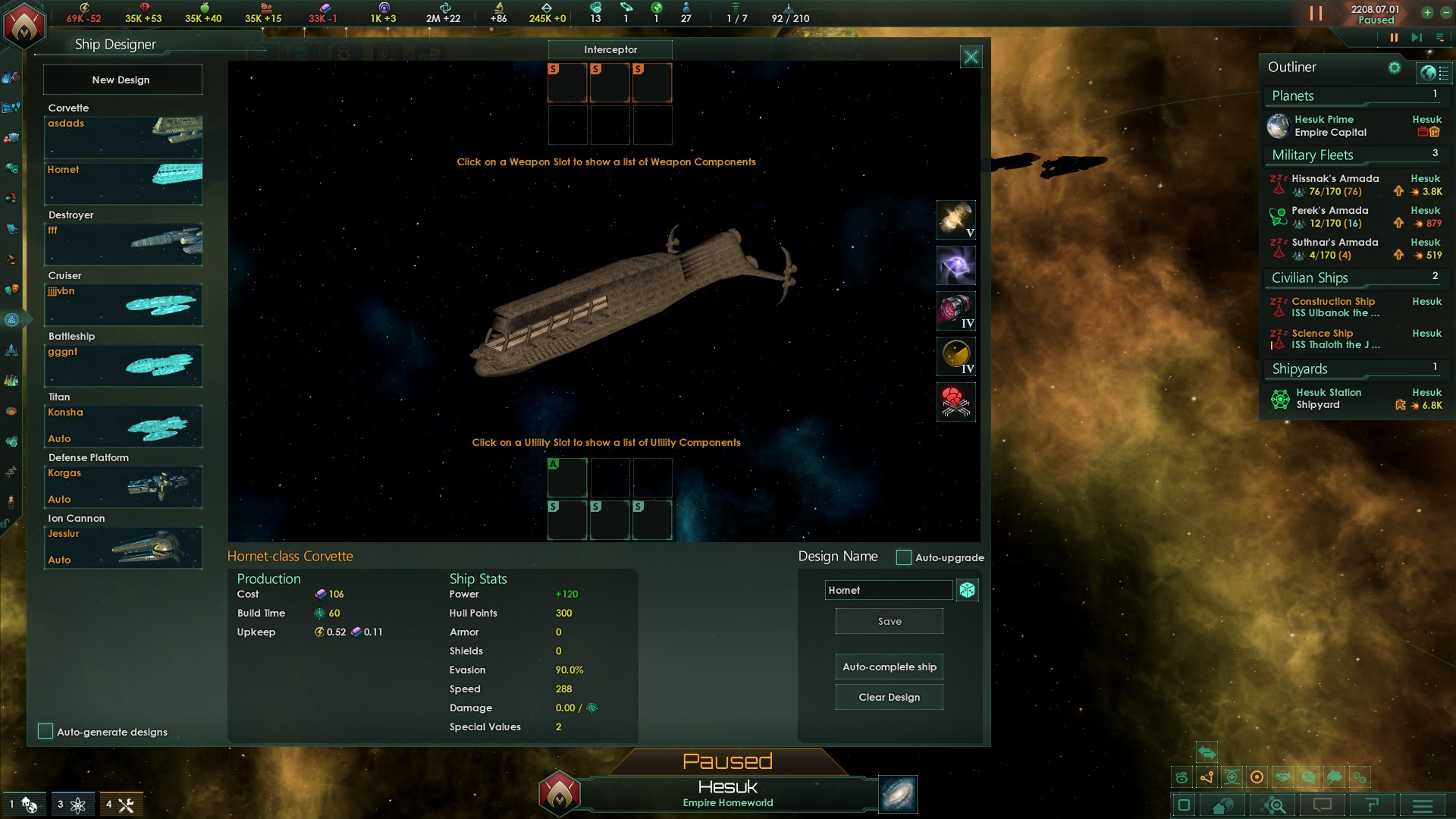
Task: Choose the fff destroyer design
Action: [x=123, y=243]
